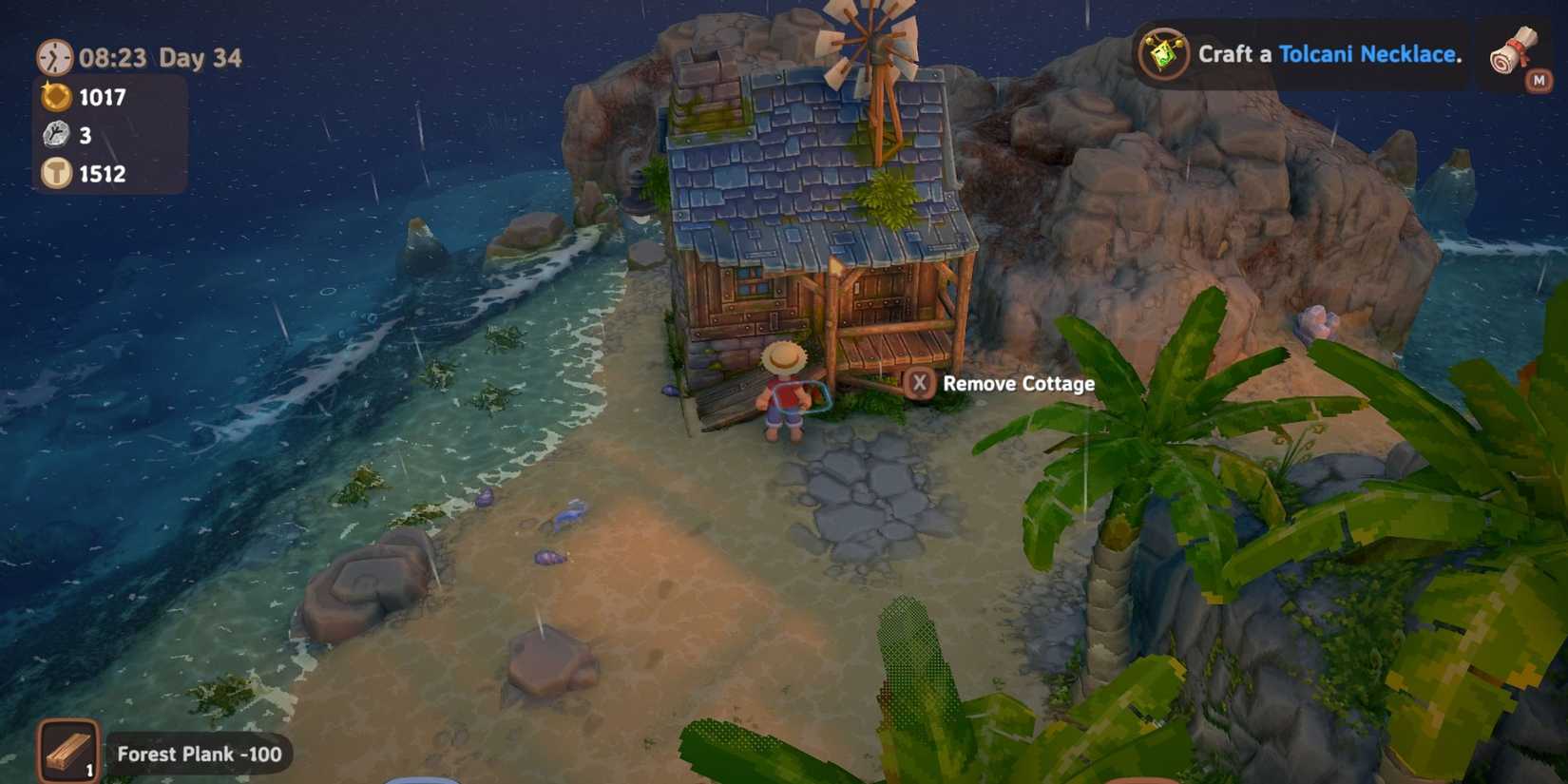Click the clock icon beside 08:23
1568x784 pixels.
coord(53,59)
